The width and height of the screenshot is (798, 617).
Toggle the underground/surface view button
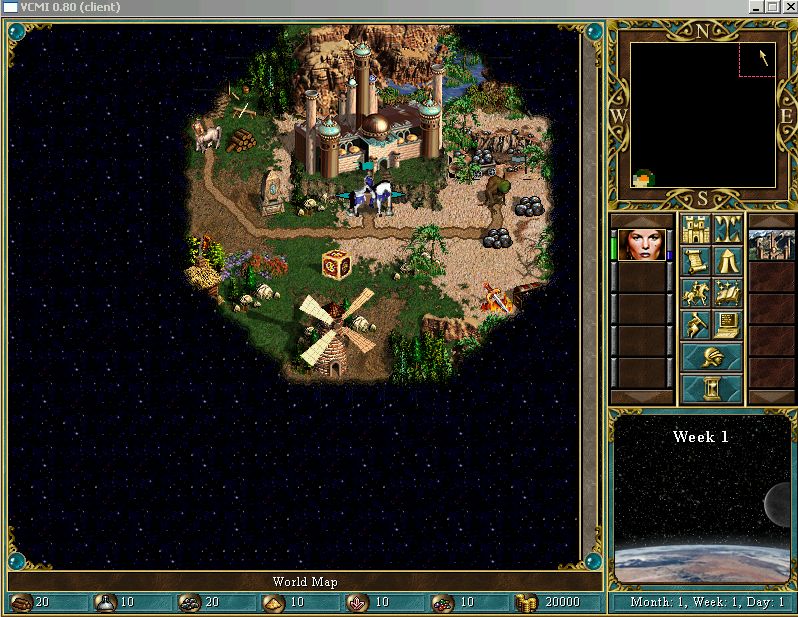727,230
